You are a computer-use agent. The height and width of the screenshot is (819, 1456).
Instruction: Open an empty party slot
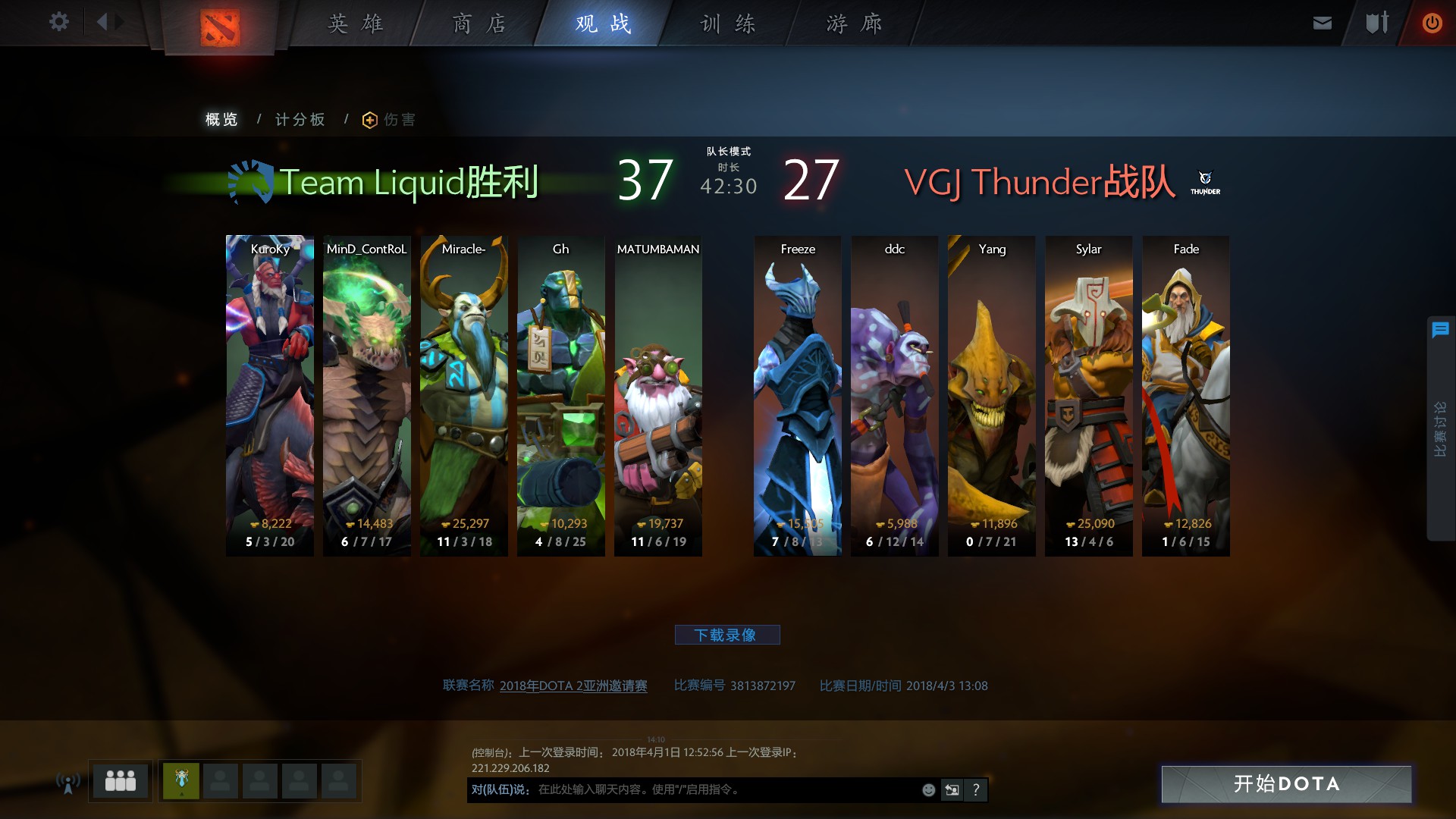tap(221, 780)
